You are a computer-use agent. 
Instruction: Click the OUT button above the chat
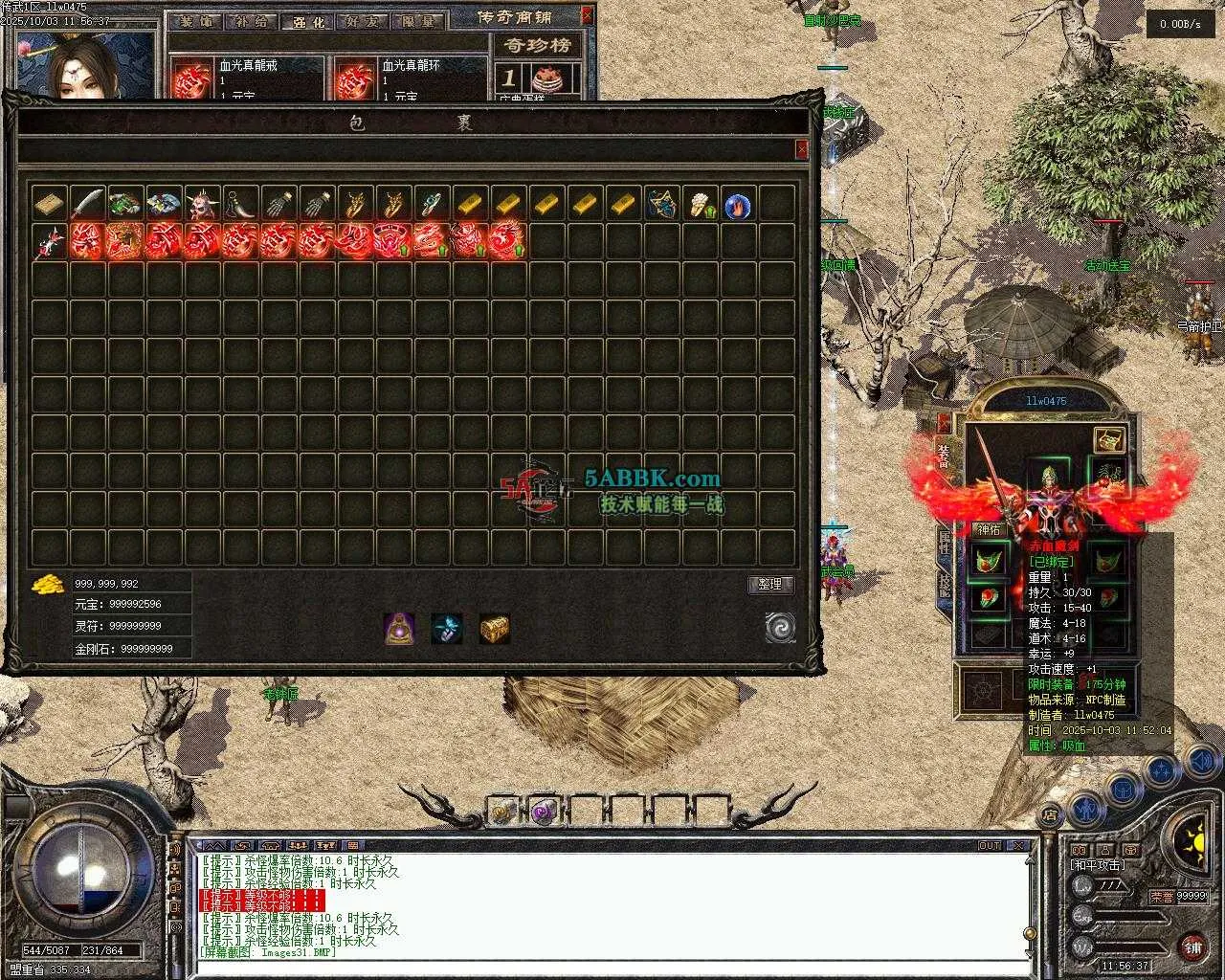point(990,845)
